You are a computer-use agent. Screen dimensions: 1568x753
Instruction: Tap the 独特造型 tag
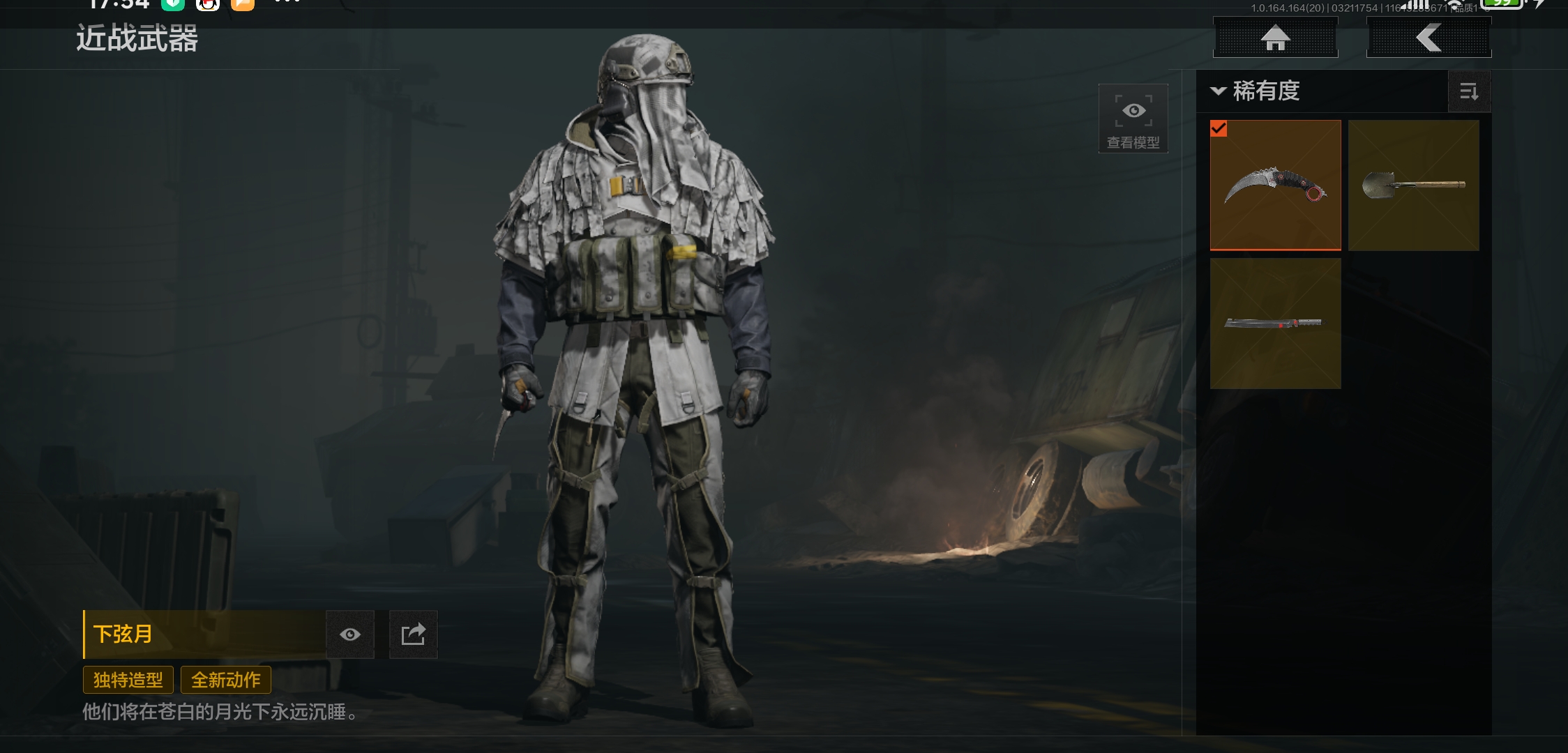[x=128, y=680]
